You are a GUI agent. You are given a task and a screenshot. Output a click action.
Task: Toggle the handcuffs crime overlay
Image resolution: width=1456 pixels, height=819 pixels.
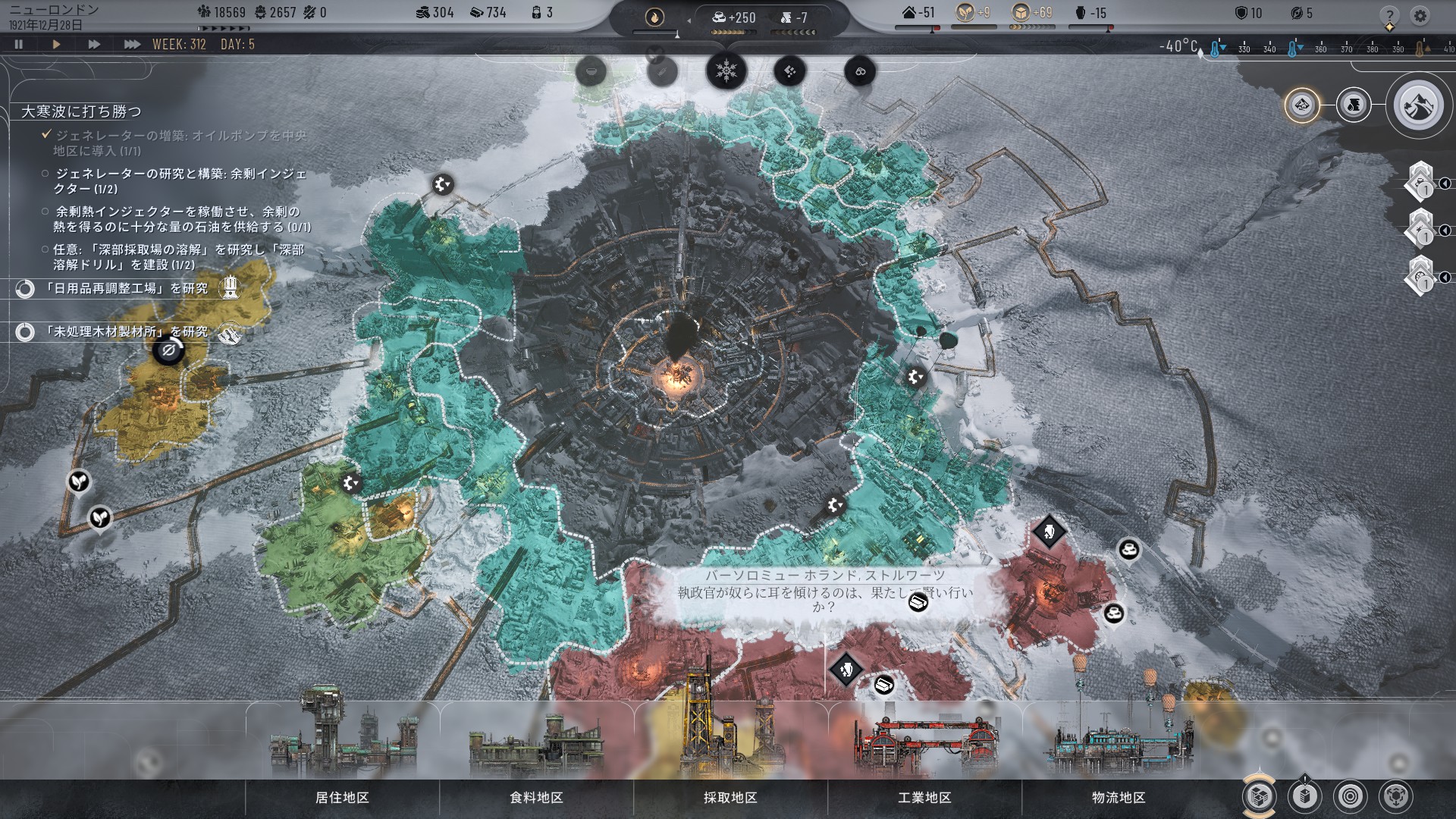(860, 72)
